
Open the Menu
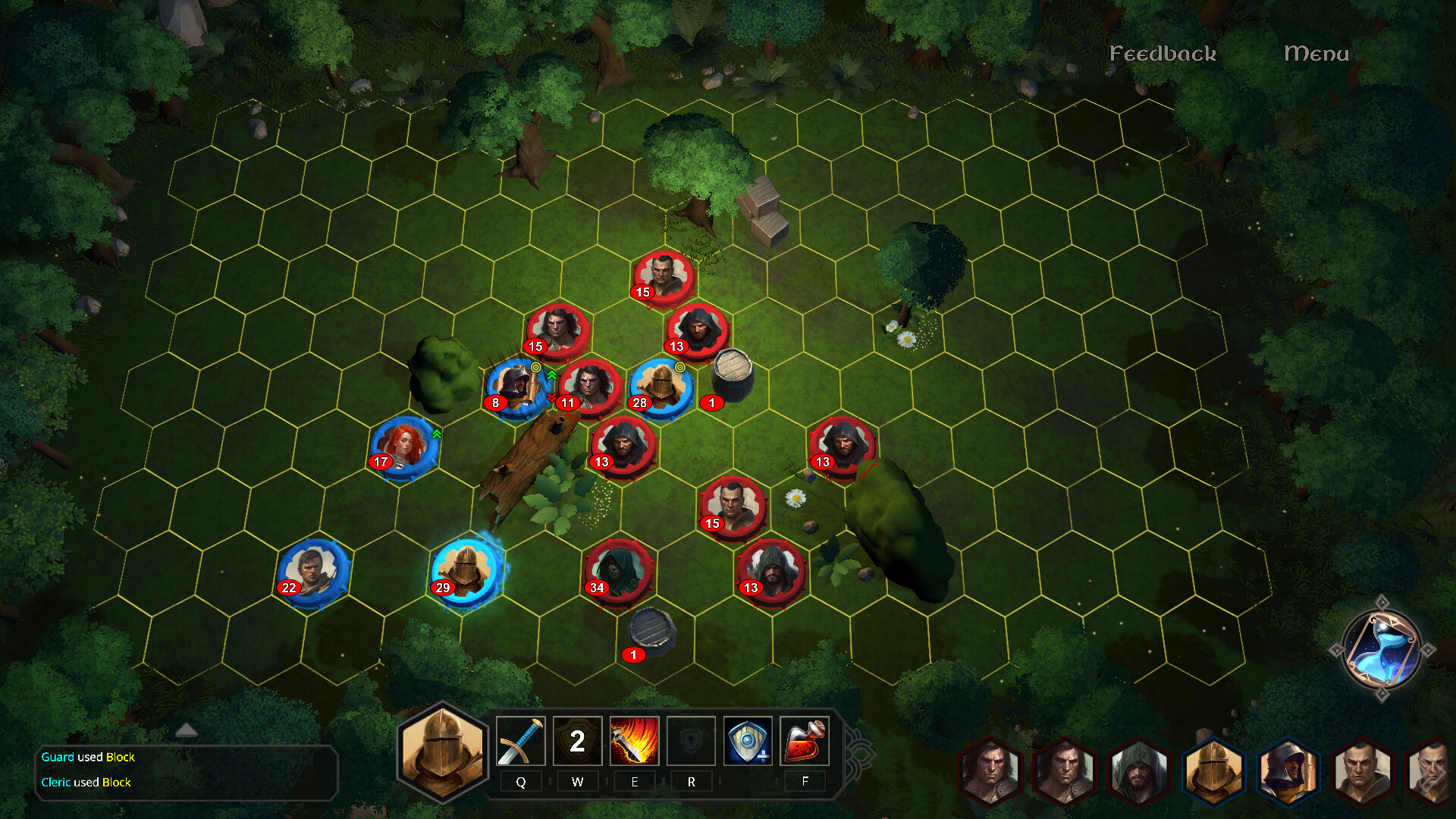1316,54
